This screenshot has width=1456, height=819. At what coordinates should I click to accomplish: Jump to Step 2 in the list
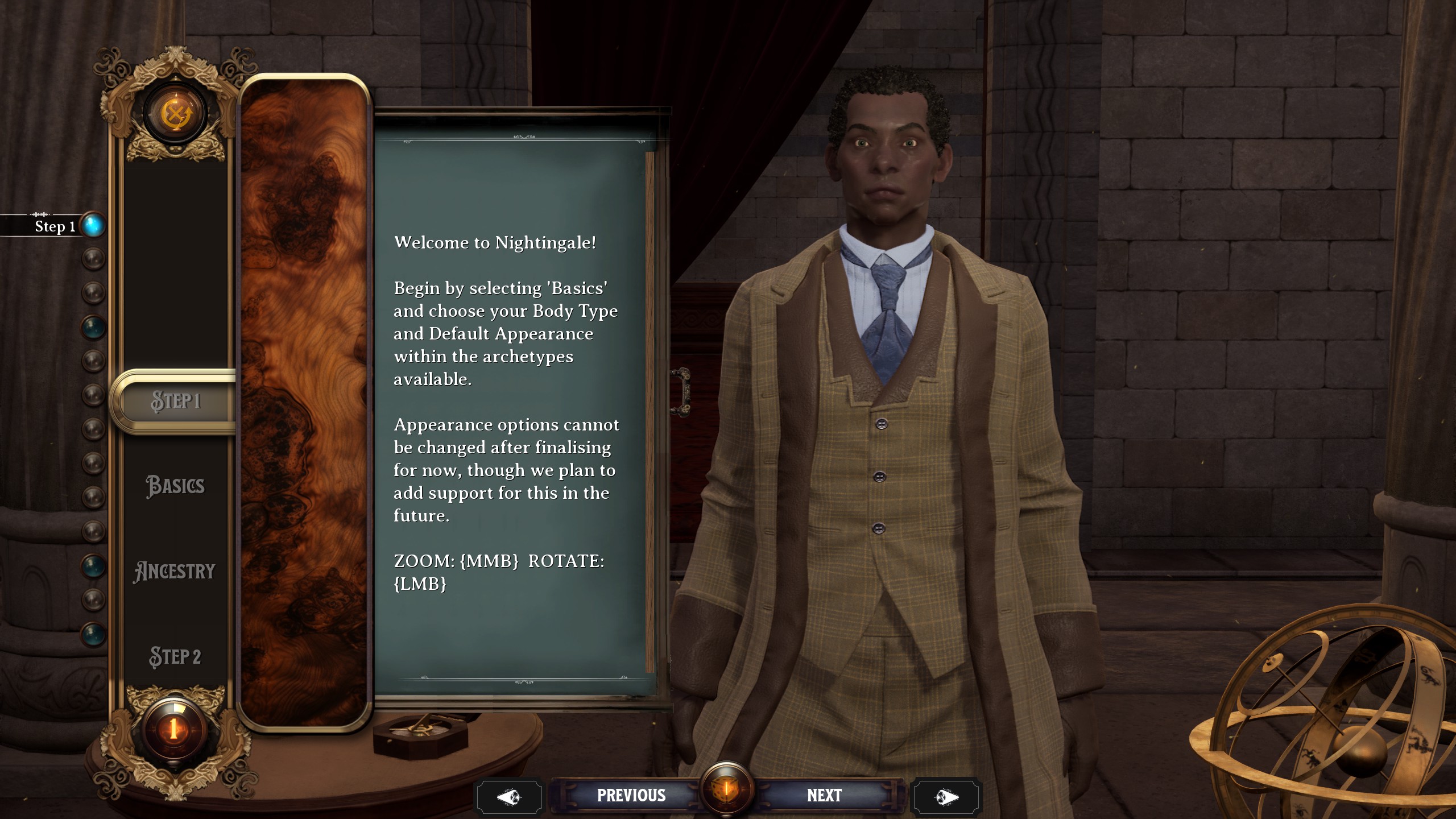click(175, 656)
